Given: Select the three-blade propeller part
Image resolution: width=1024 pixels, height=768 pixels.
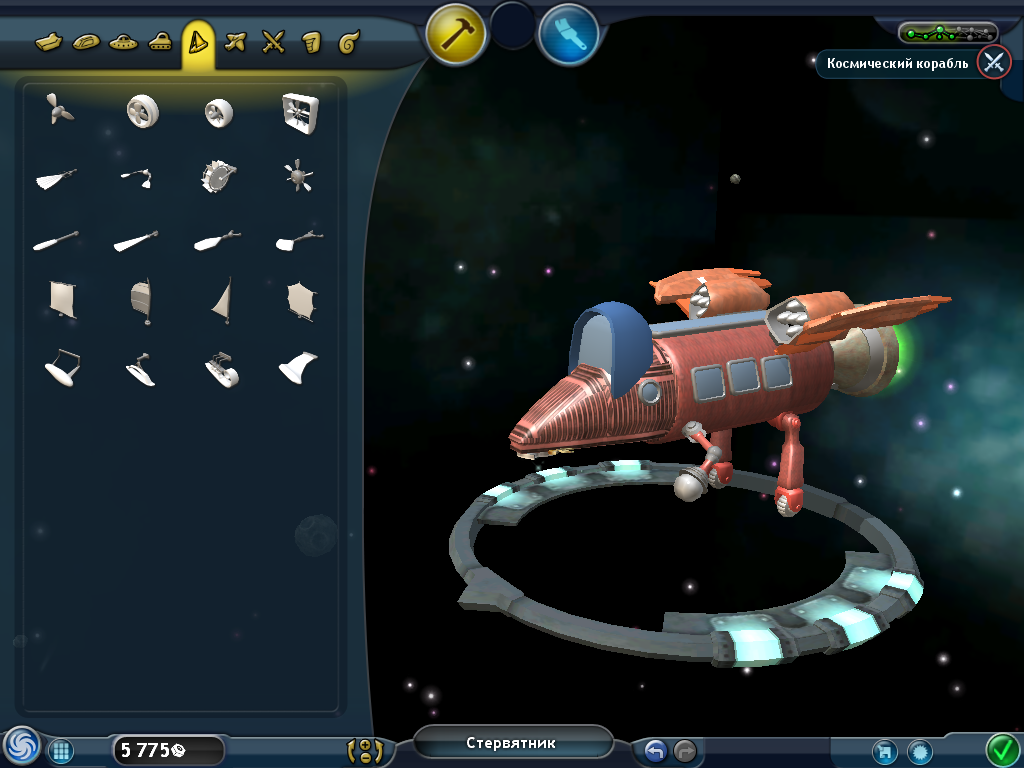Looking at the screenshot, I should point(60,111).
